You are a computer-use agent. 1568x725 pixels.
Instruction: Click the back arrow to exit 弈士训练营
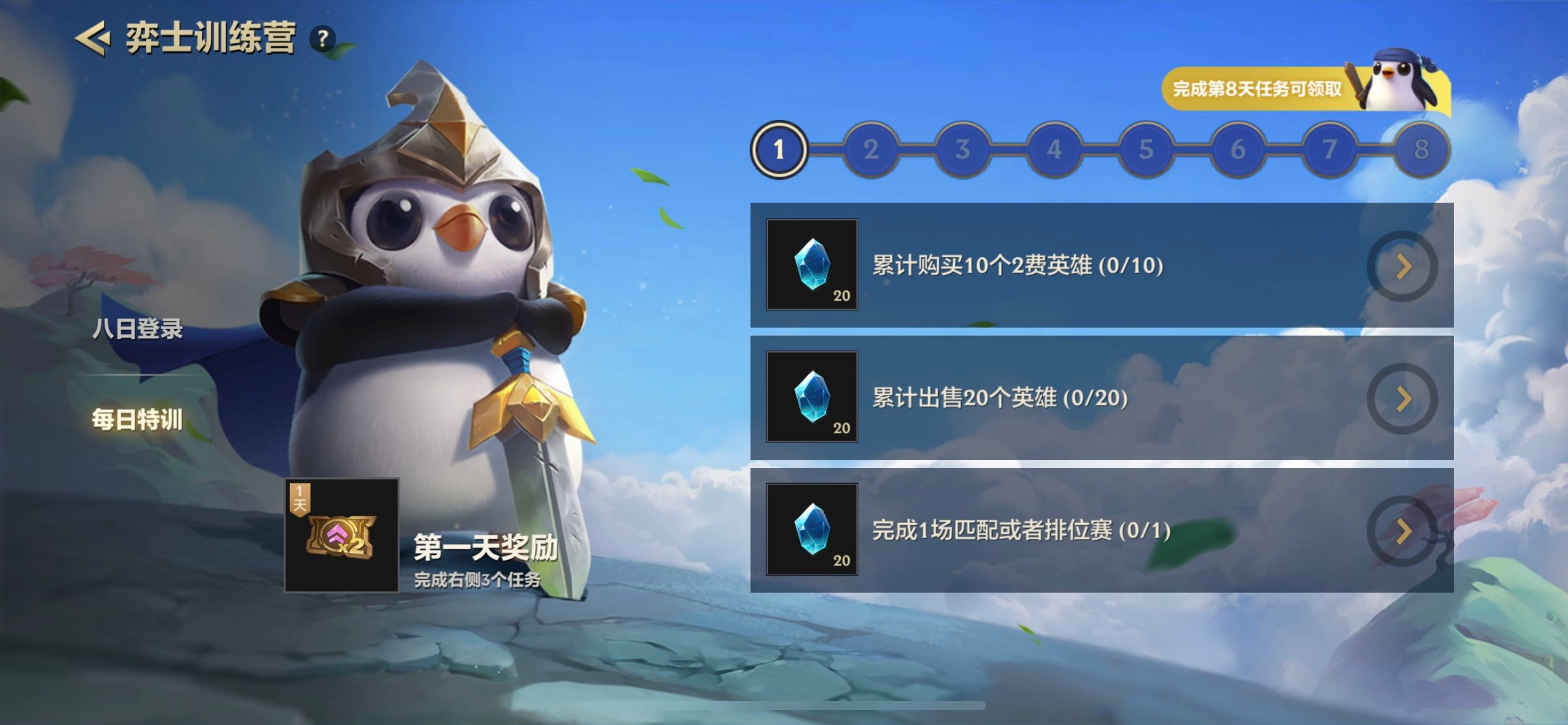click(x=92, y=38)
